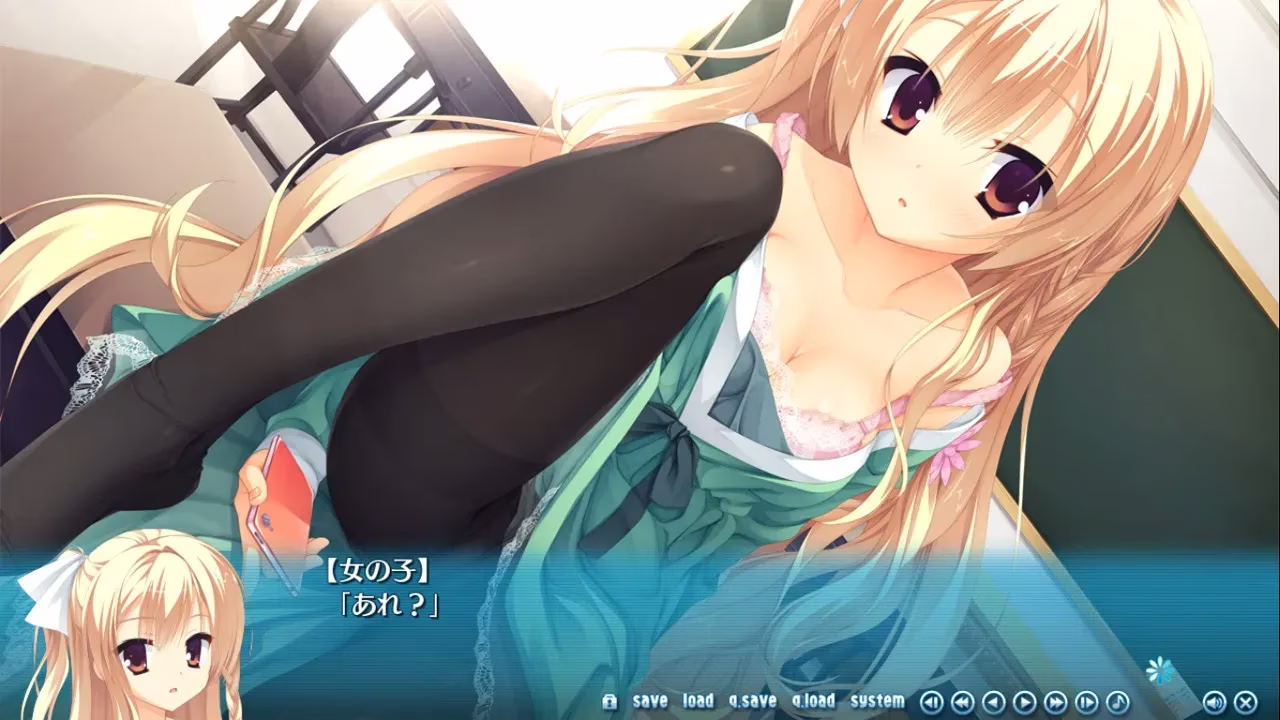
Task: Click the speaker sound button
Action: [x=1214, y=702]
